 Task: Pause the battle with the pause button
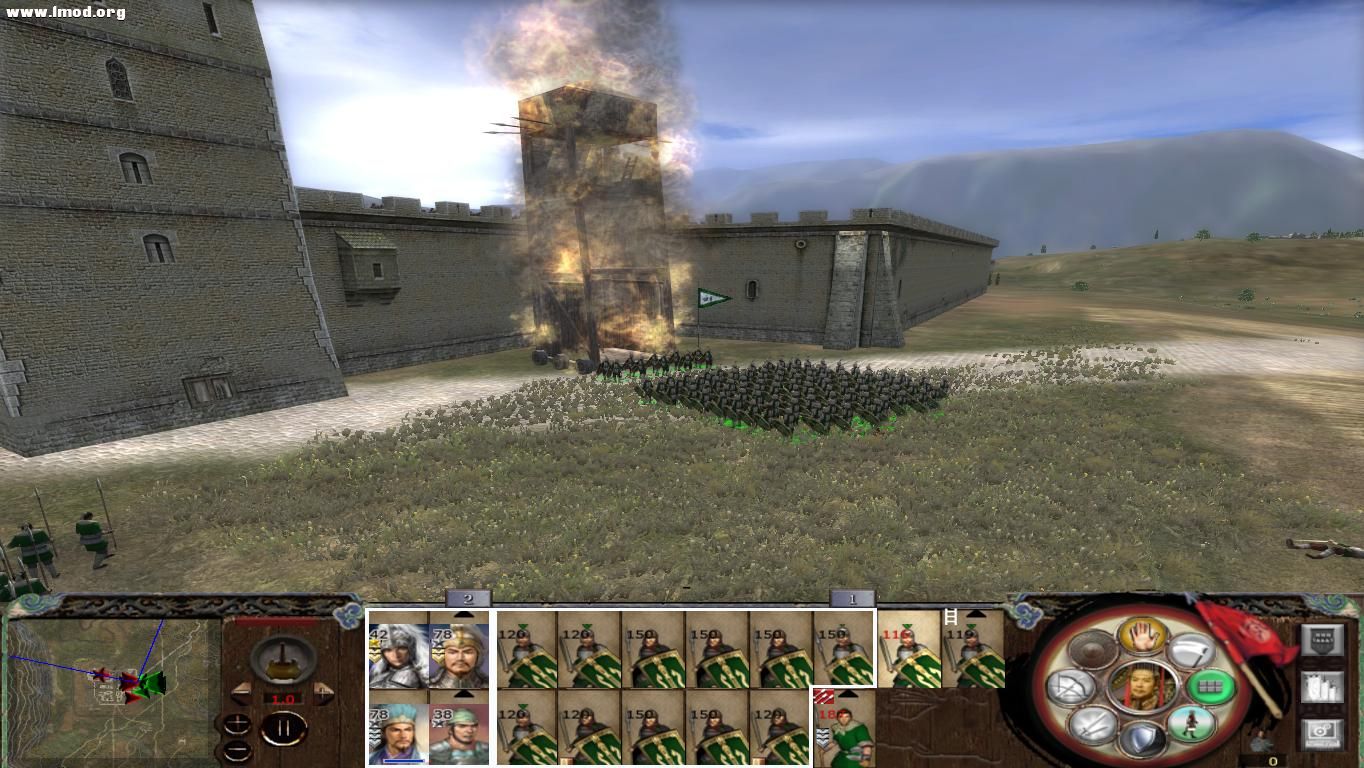pos(284,729)
